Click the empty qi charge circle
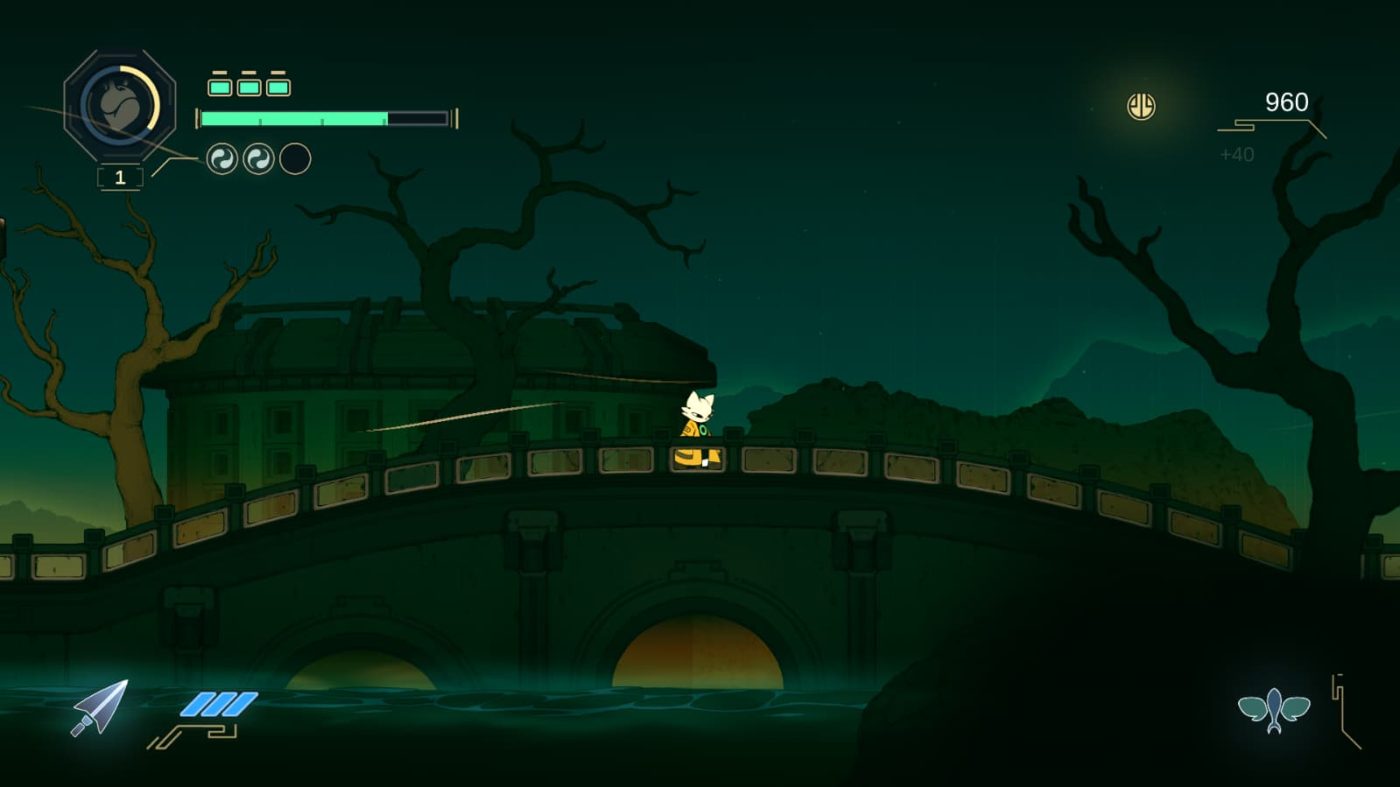The width and height of the screenshot is (1400, 787). [x=295, y=159]
